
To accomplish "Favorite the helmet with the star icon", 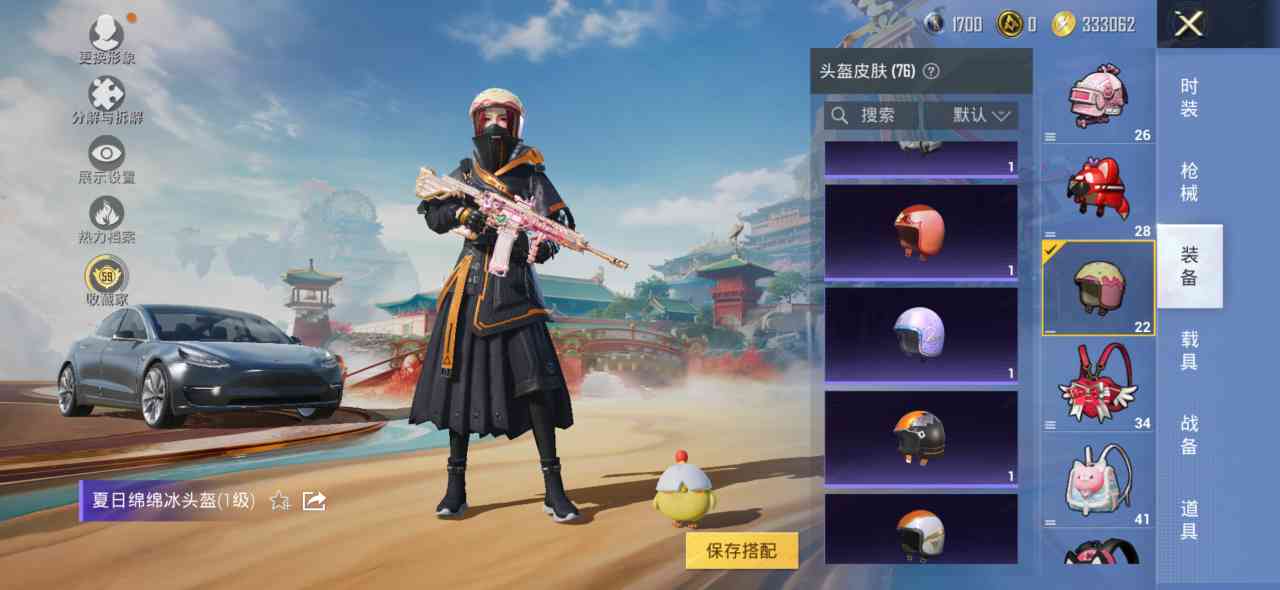I will (280, 500).
